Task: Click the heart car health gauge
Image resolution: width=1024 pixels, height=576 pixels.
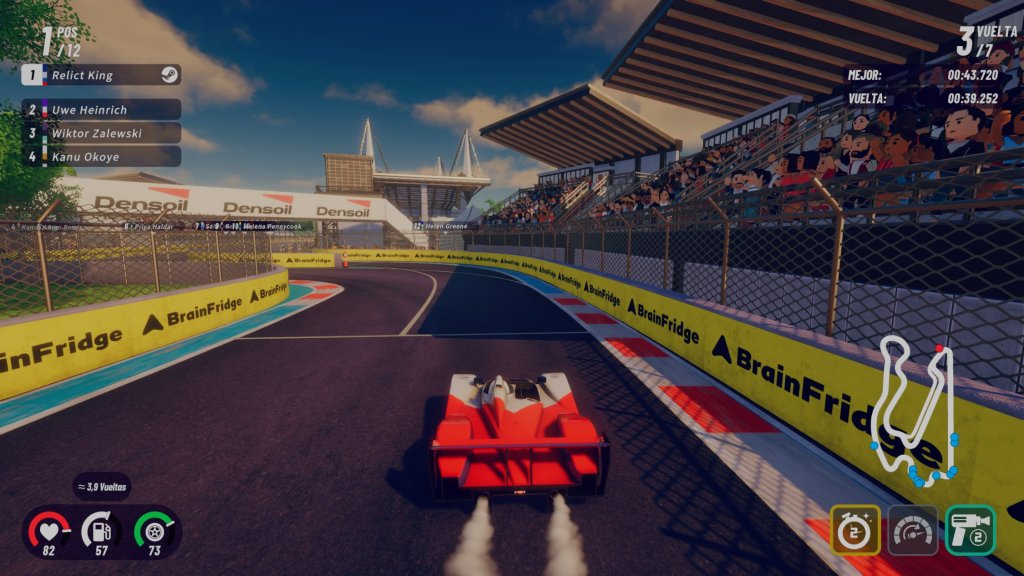Action: point(48,530)
